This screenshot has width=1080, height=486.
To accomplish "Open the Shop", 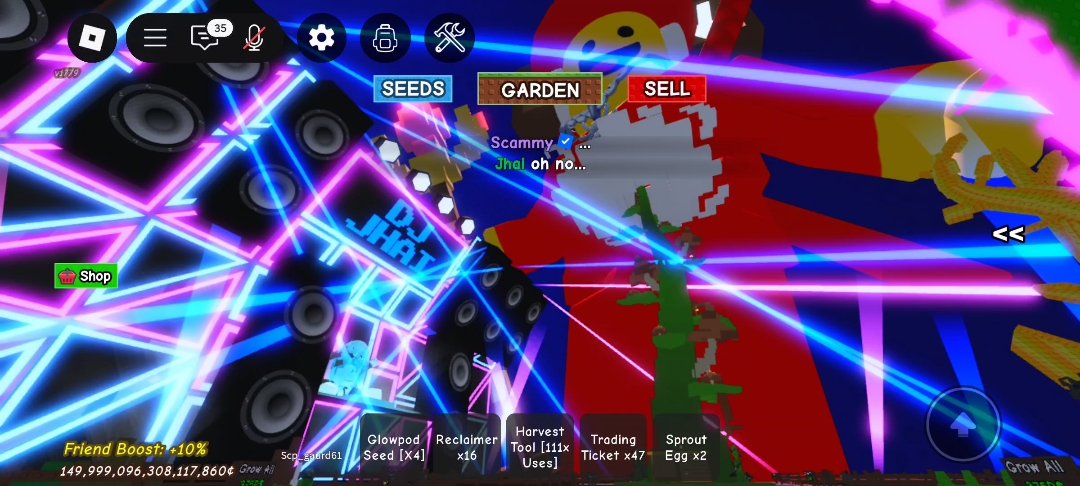I will pos(86,276).
